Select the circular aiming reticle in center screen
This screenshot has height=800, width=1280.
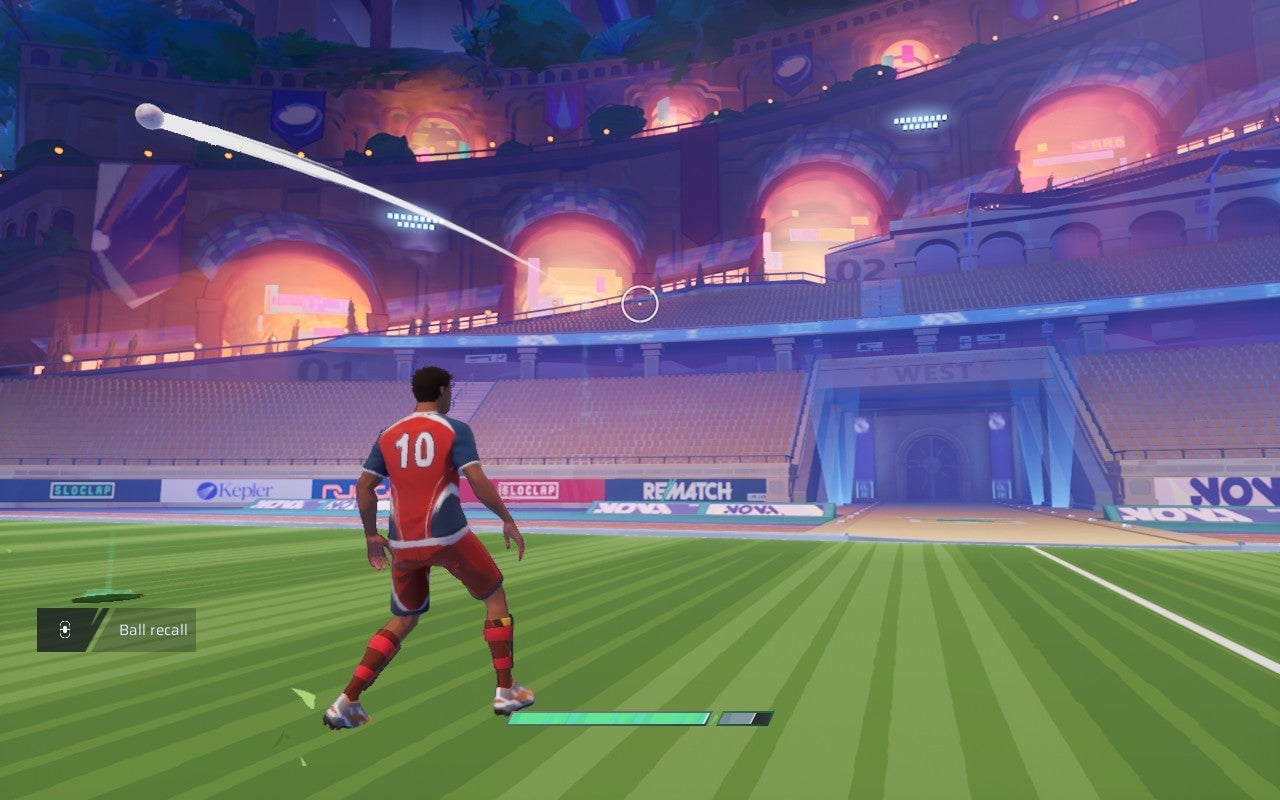tap(638, 301)
